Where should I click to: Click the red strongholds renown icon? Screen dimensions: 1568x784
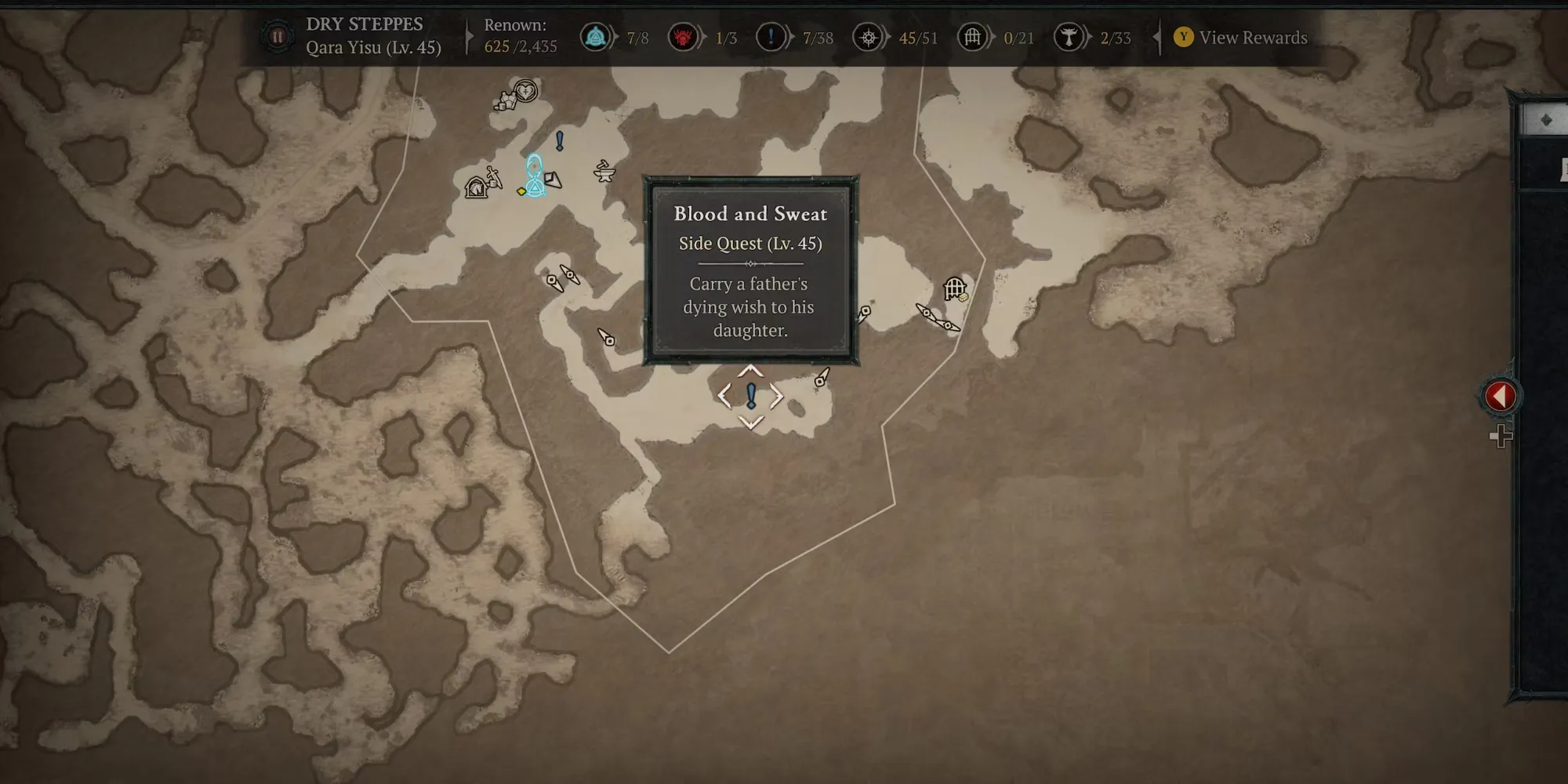tap(683, 37)
